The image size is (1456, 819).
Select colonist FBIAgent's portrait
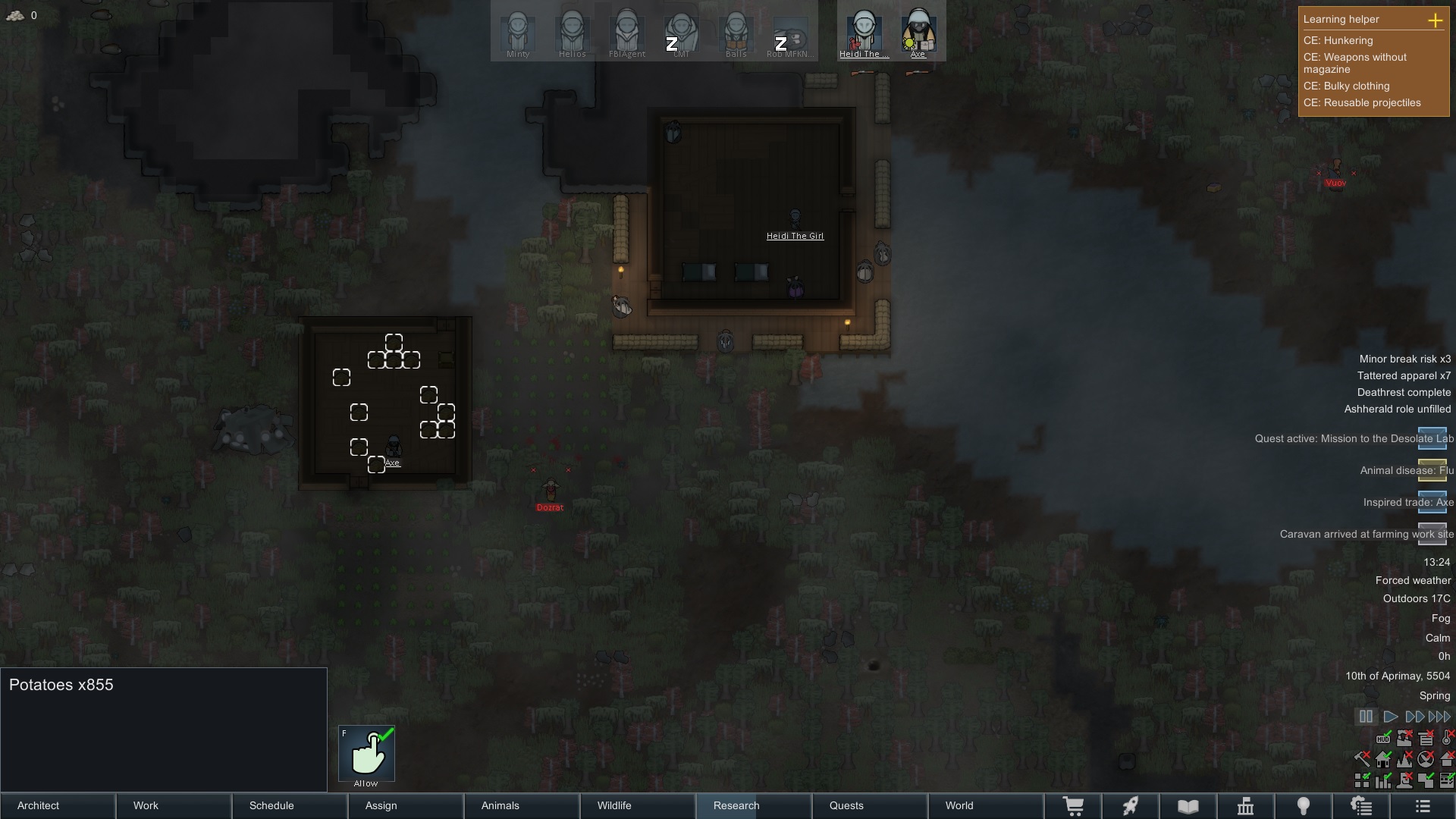click(627, 33)
